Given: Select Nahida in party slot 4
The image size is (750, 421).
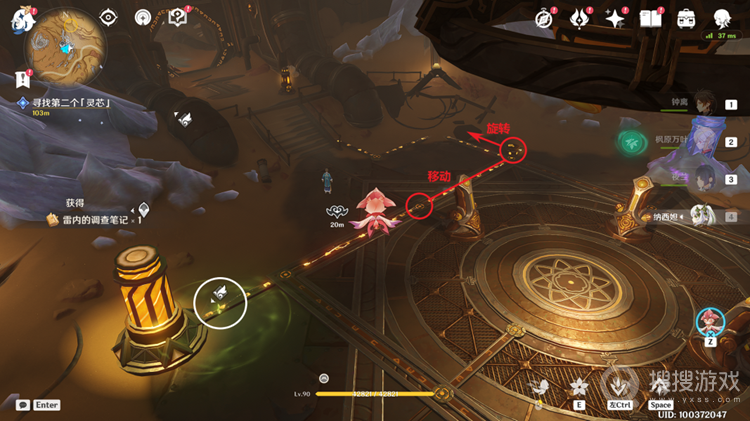Looking at the screenshot, I should click(x=707, y=215).
